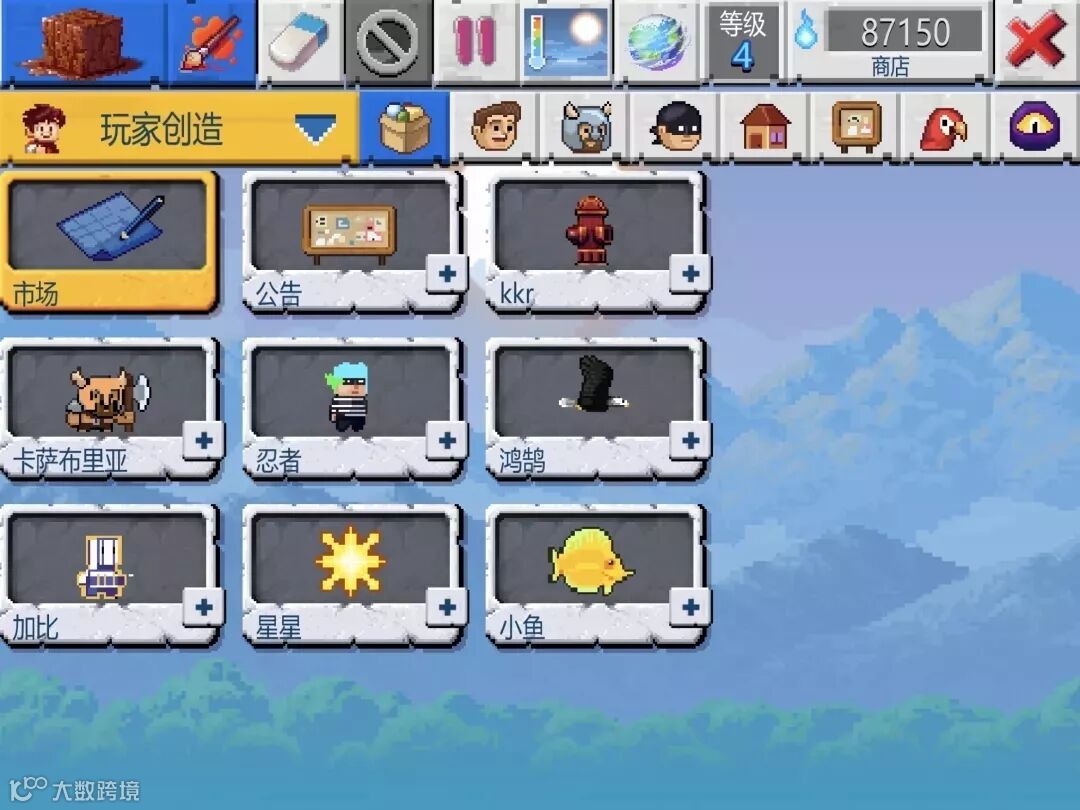Switch to the masked thief tab
Image resolution: width=1080 pixels, height=810 pixels.
click(x=678, y=129)
